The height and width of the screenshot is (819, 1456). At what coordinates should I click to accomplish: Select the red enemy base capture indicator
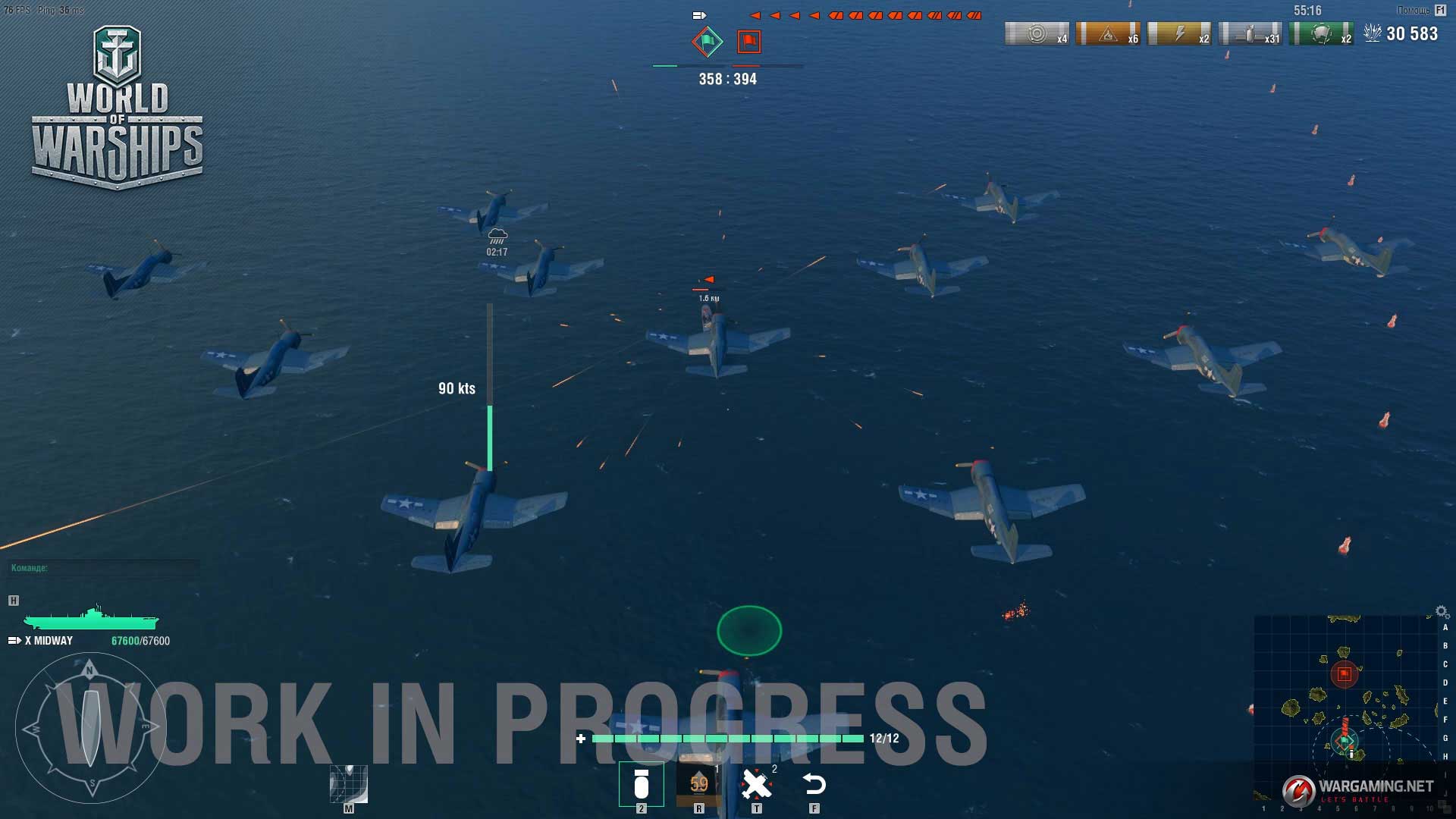(x=748, y=42)
